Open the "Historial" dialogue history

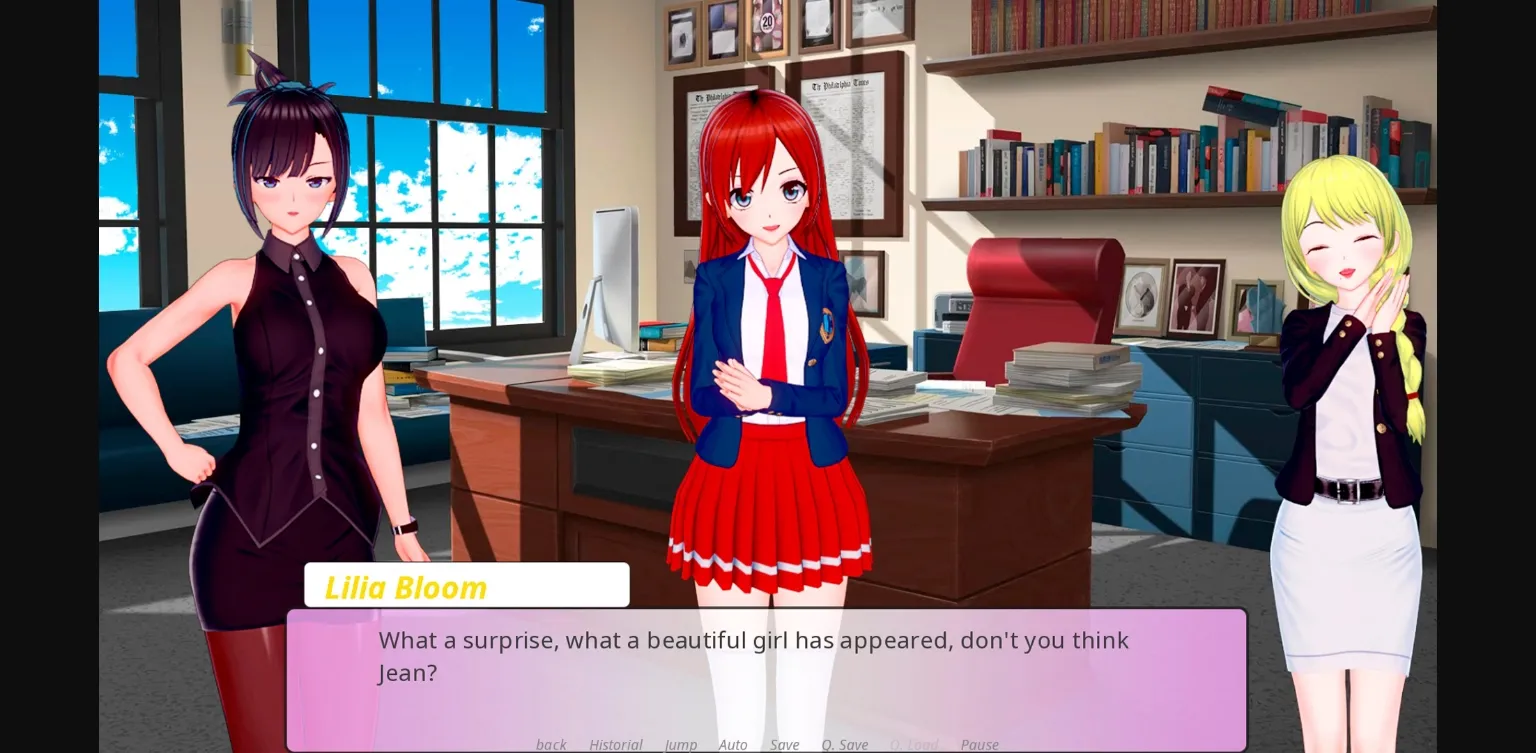[x=615, y=744]
